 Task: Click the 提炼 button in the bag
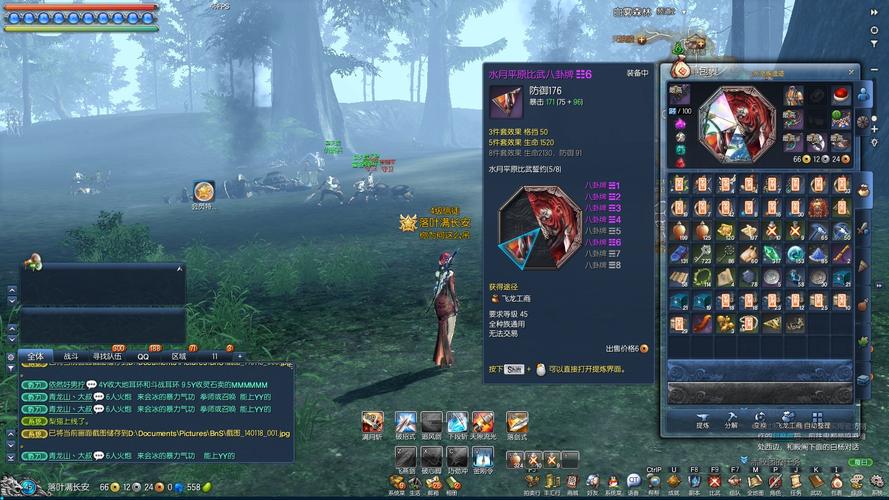coord(703,418)
